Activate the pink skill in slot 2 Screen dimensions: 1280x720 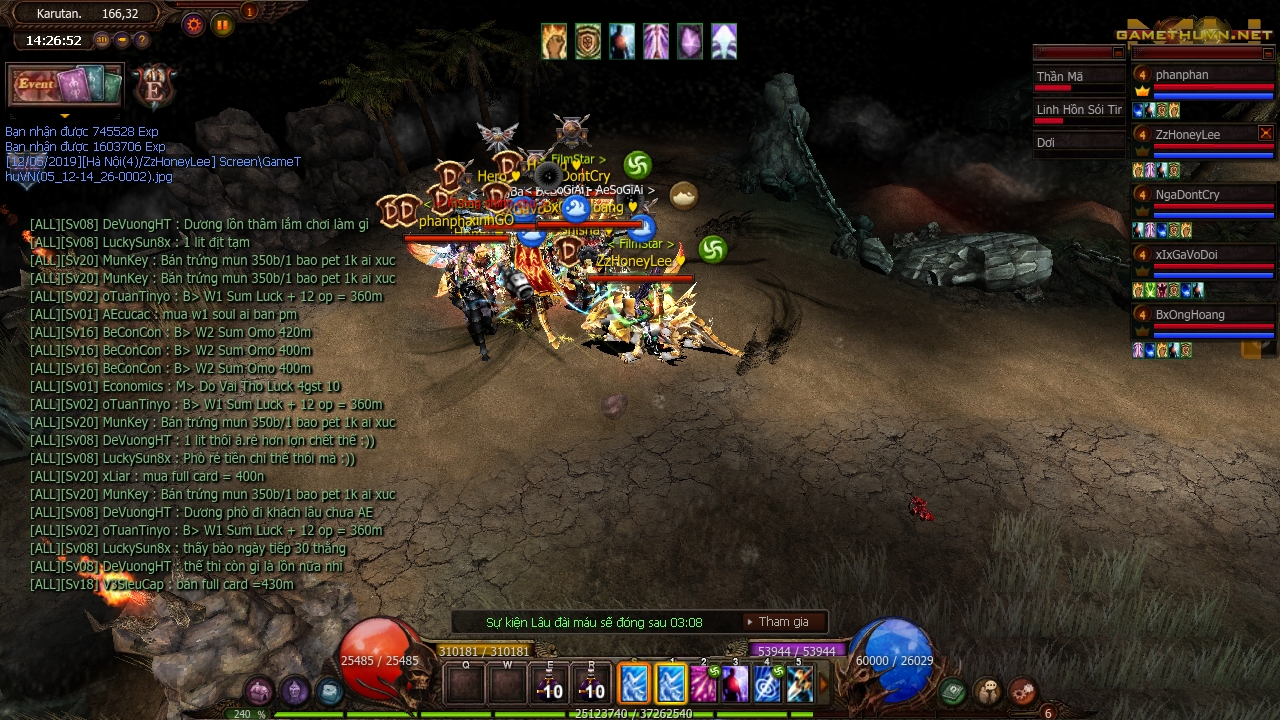coord(703,685)
